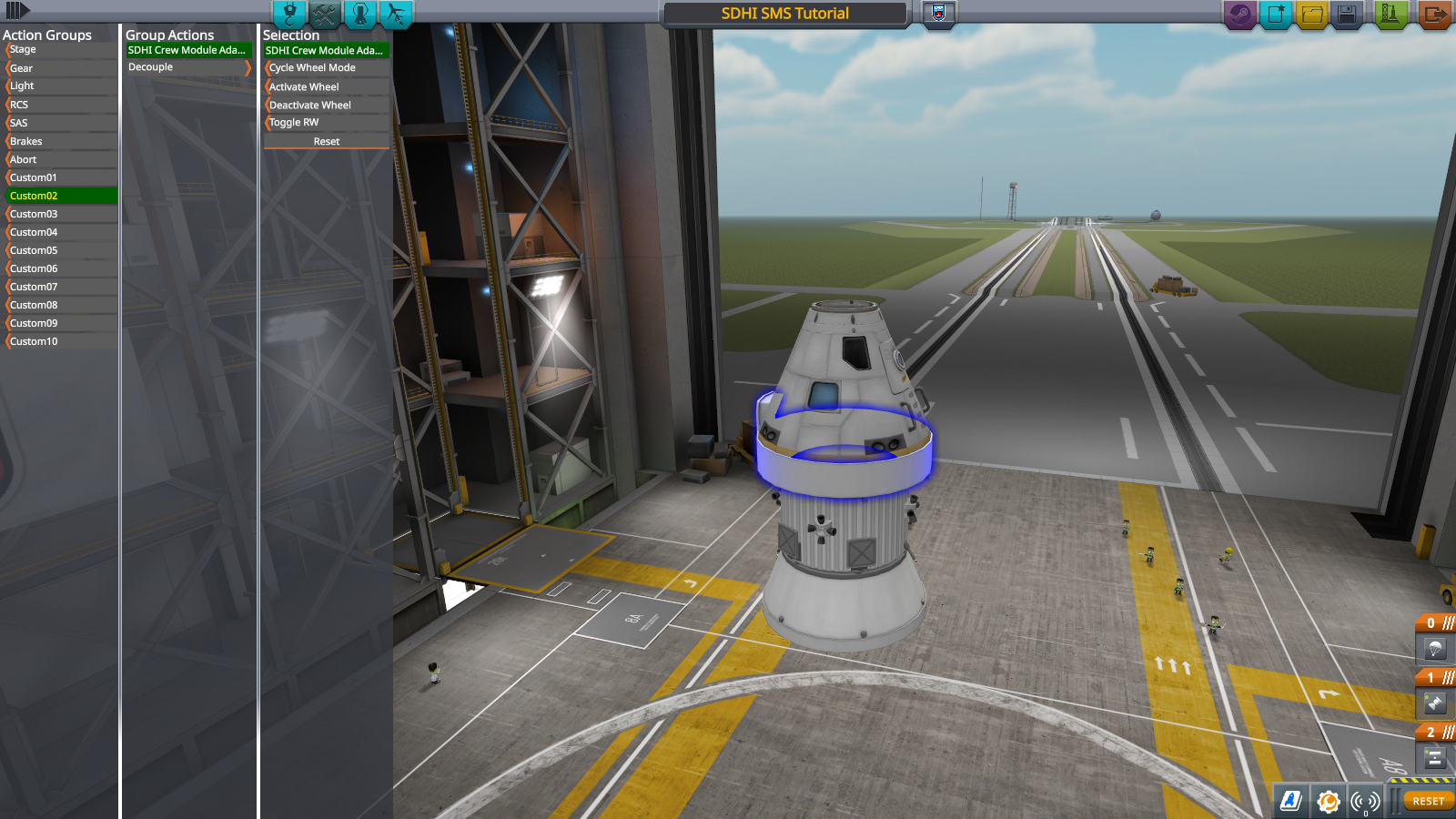This screenshot has width=1456, height=819.
Task: Edit the SDHI SMS Tutorial vessel name
Action: coord(784,14)
